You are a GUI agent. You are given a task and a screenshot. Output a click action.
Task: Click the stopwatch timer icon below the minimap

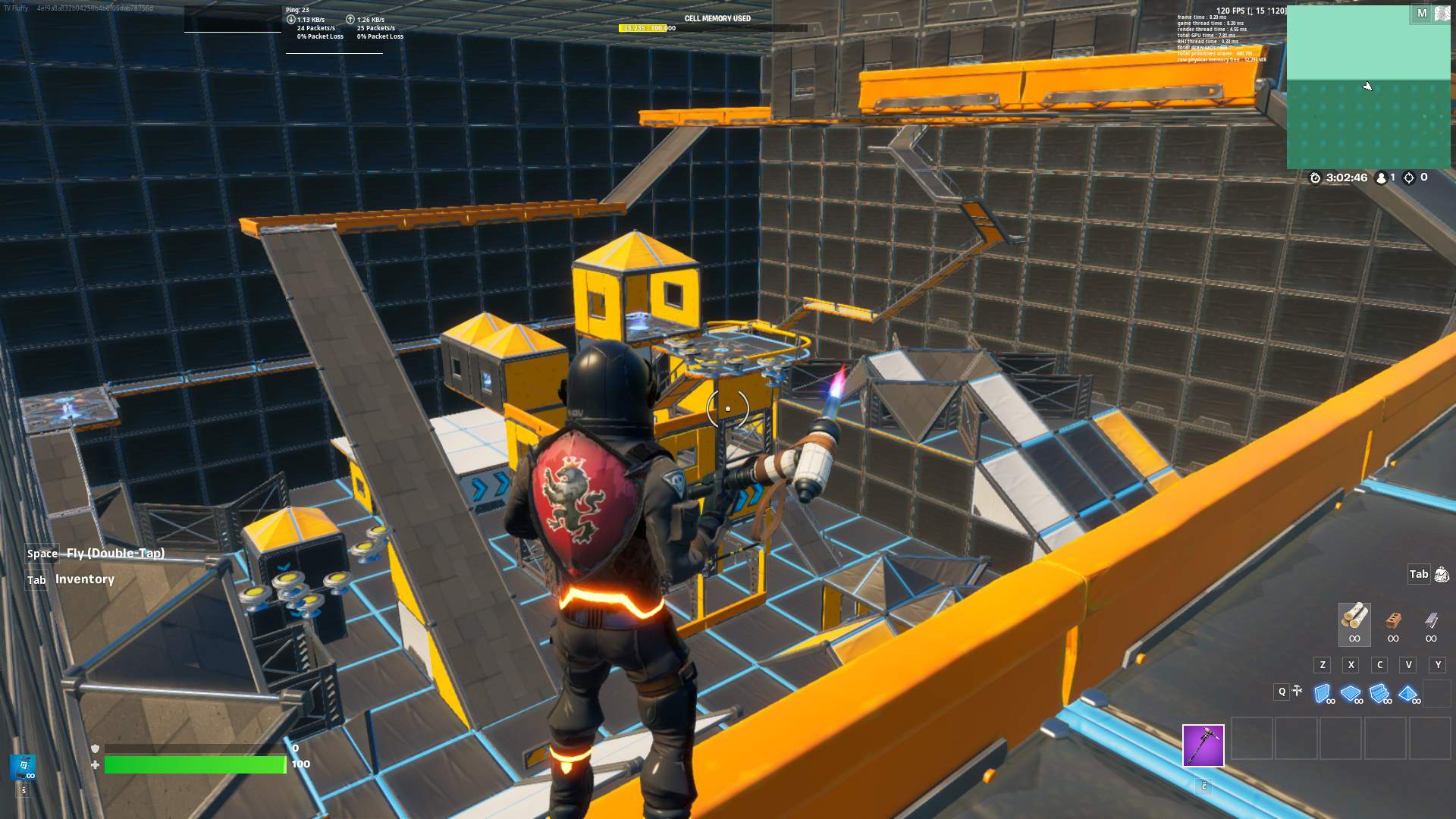[x=1314, y=178]
